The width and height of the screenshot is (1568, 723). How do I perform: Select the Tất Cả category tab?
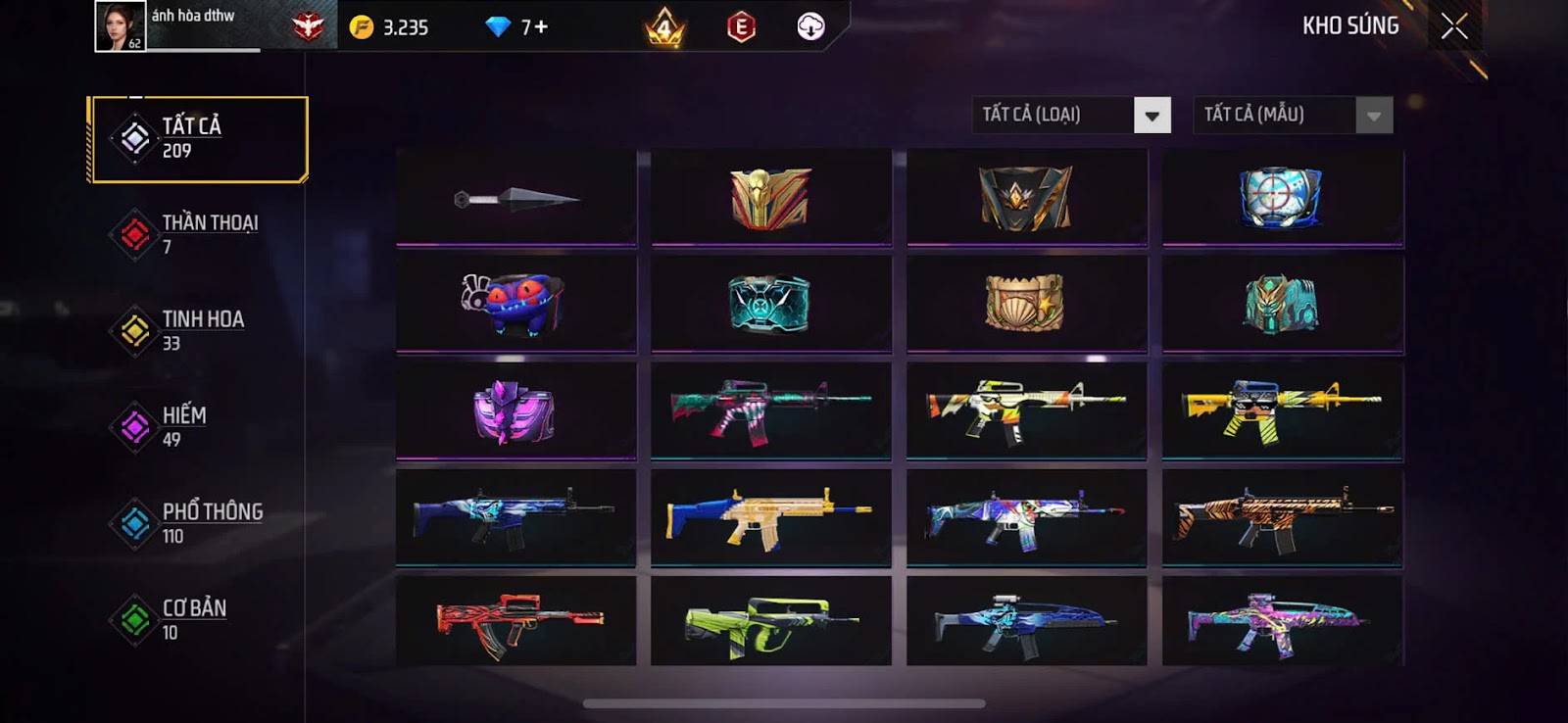198,139
